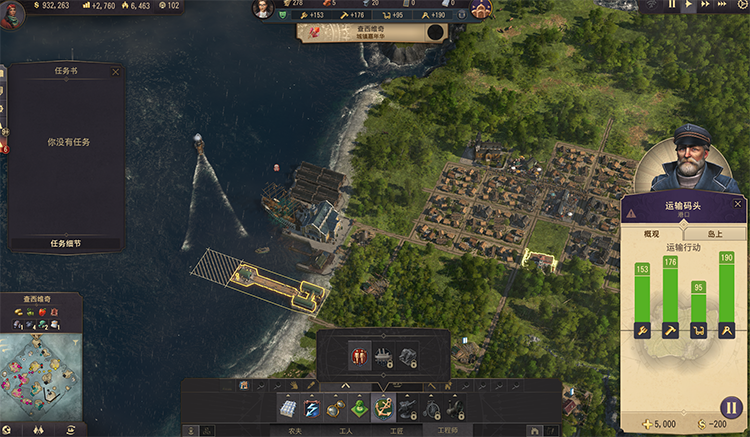Select the blue lightning electricity build icon

click(x=312, y=408)
